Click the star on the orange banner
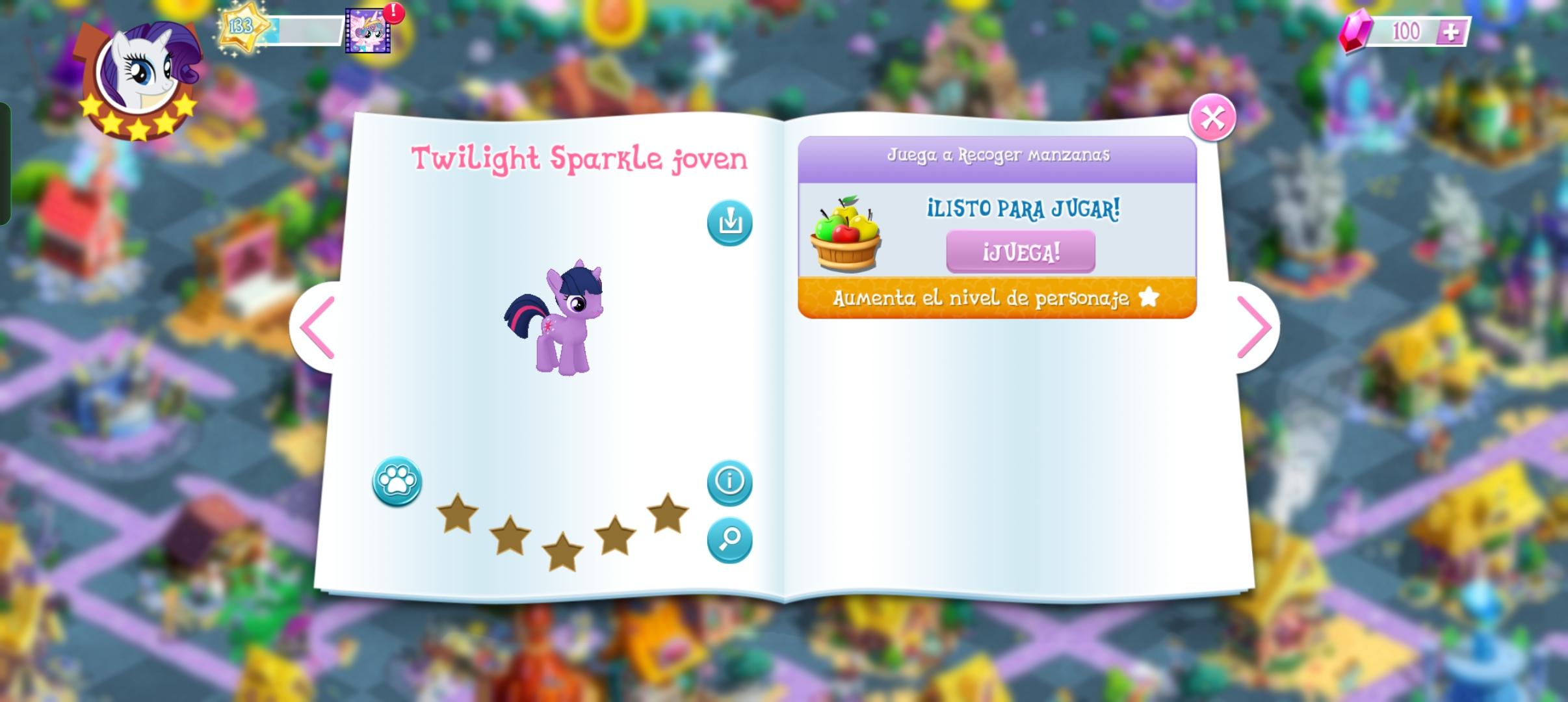This screenshot has height=702, width=1568. (1150, 297)
